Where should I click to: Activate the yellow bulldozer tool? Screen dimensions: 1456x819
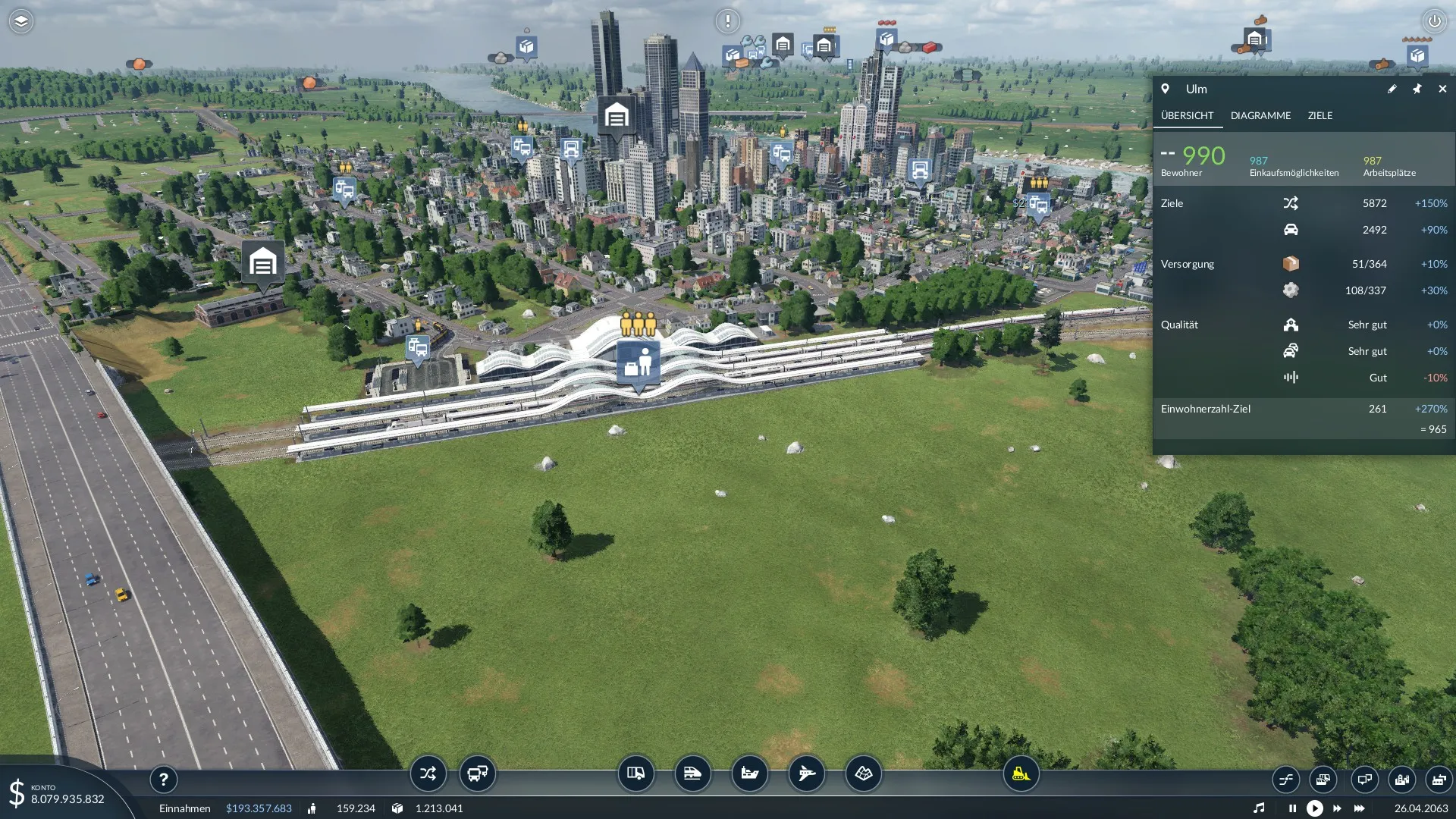click(x=1021, y=773)
